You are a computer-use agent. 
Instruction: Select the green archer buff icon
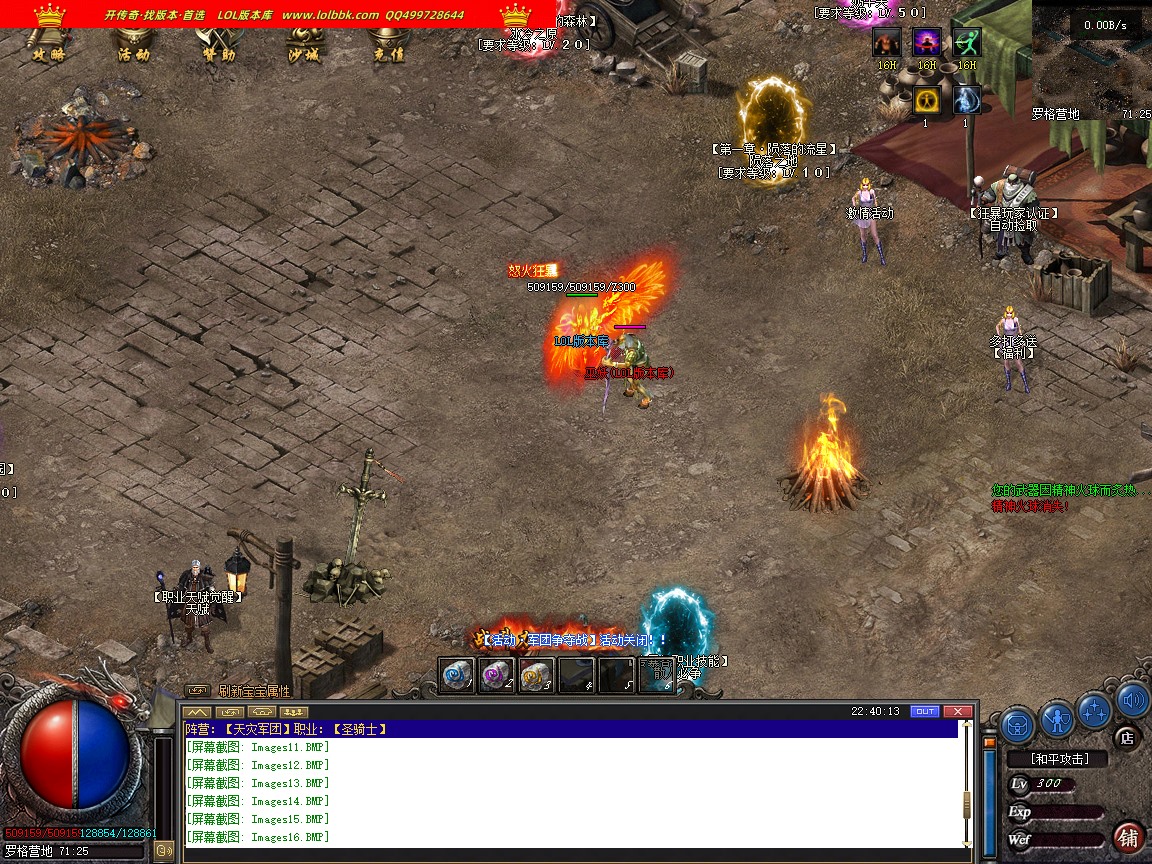[966, 42]
